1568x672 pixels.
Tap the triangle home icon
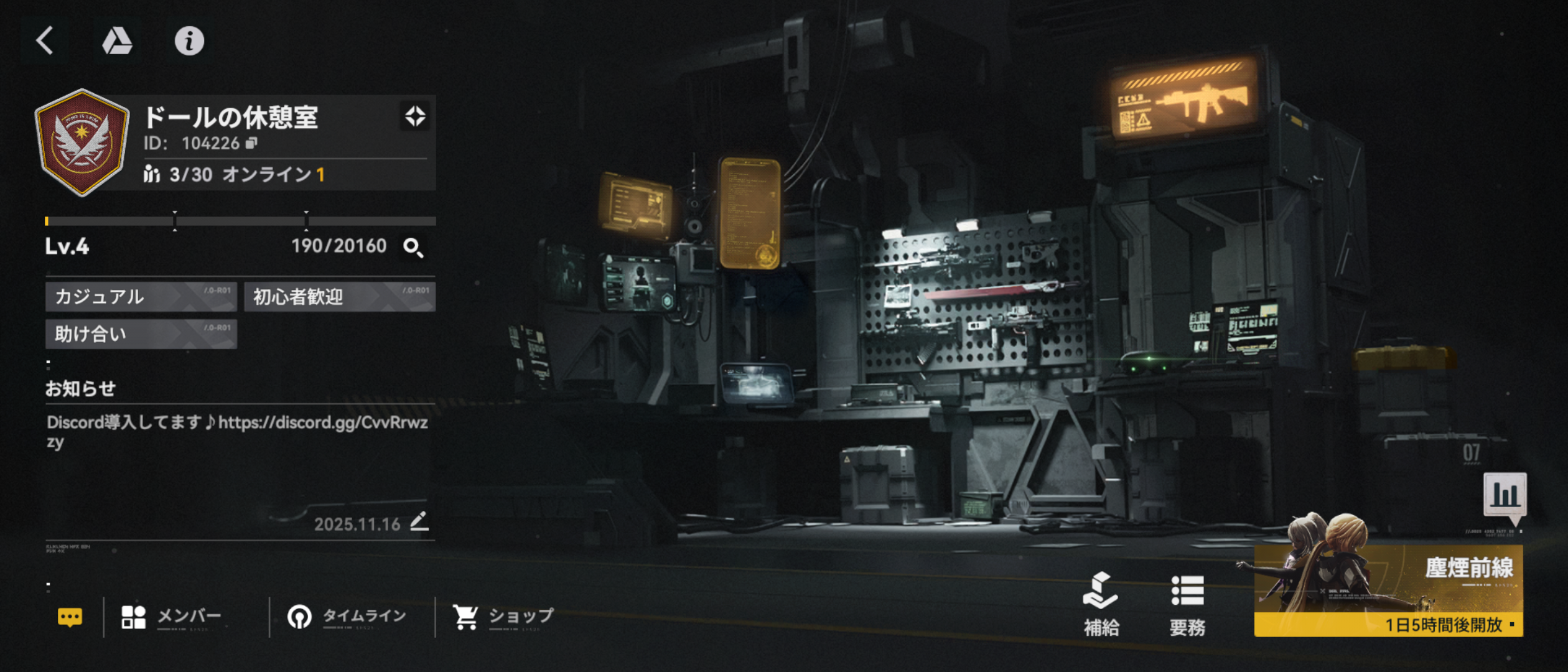tap(117, 41)
